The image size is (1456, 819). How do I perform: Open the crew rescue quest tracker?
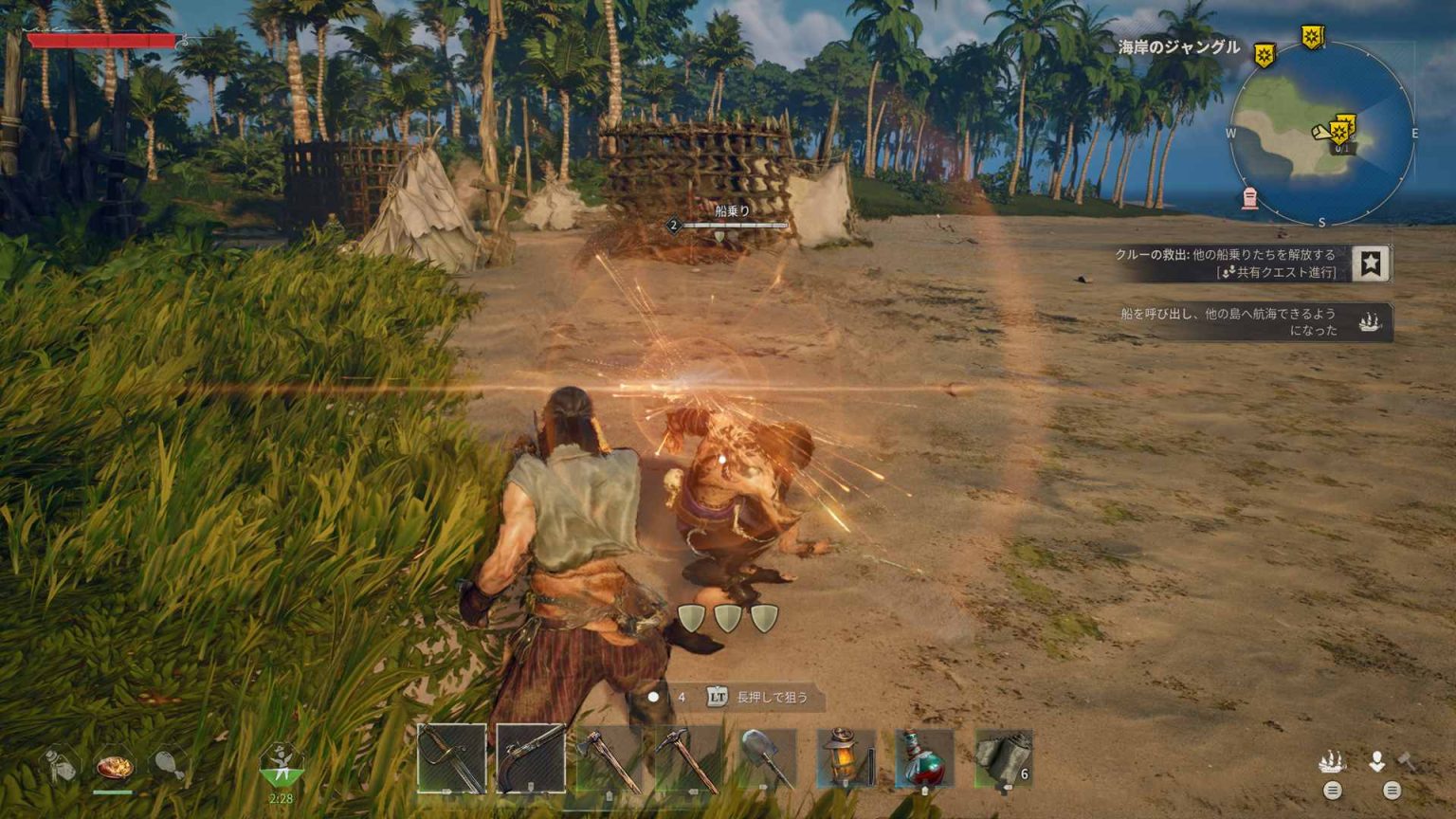tap(1227, 263)
